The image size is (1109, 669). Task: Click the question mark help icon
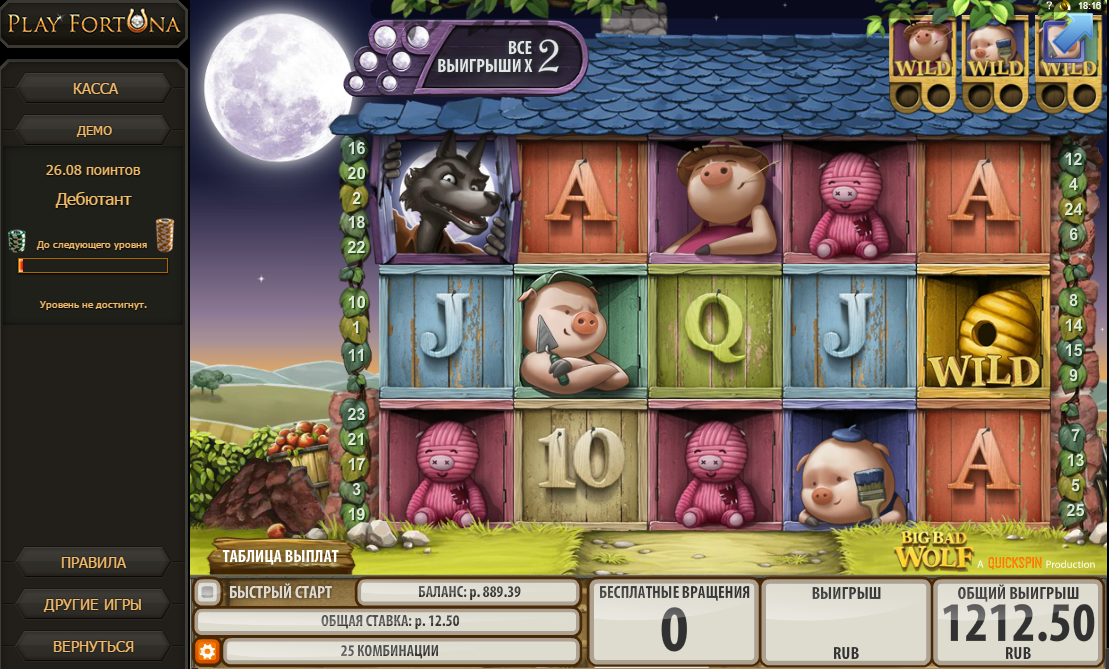(x=1049, y=6)
